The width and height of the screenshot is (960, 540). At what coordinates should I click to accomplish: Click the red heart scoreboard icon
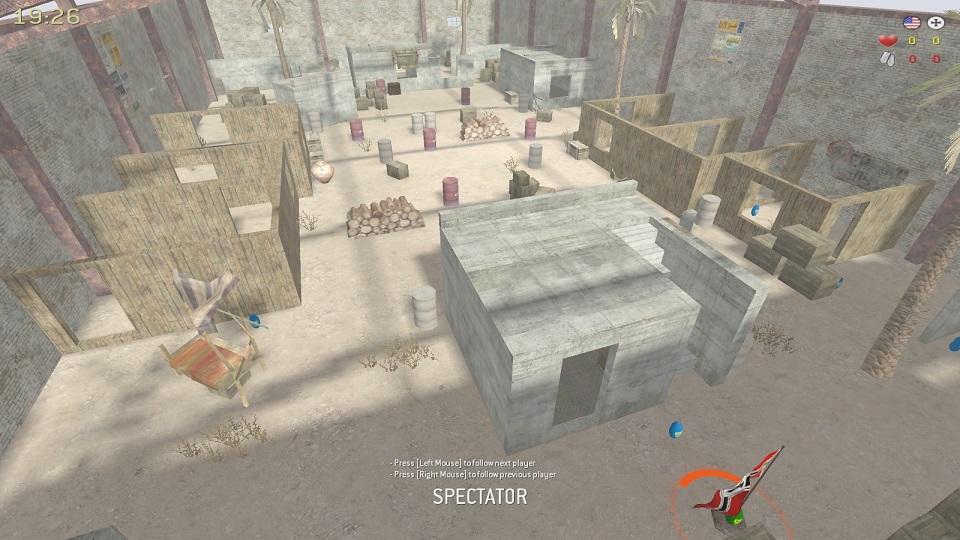[886, 41]
